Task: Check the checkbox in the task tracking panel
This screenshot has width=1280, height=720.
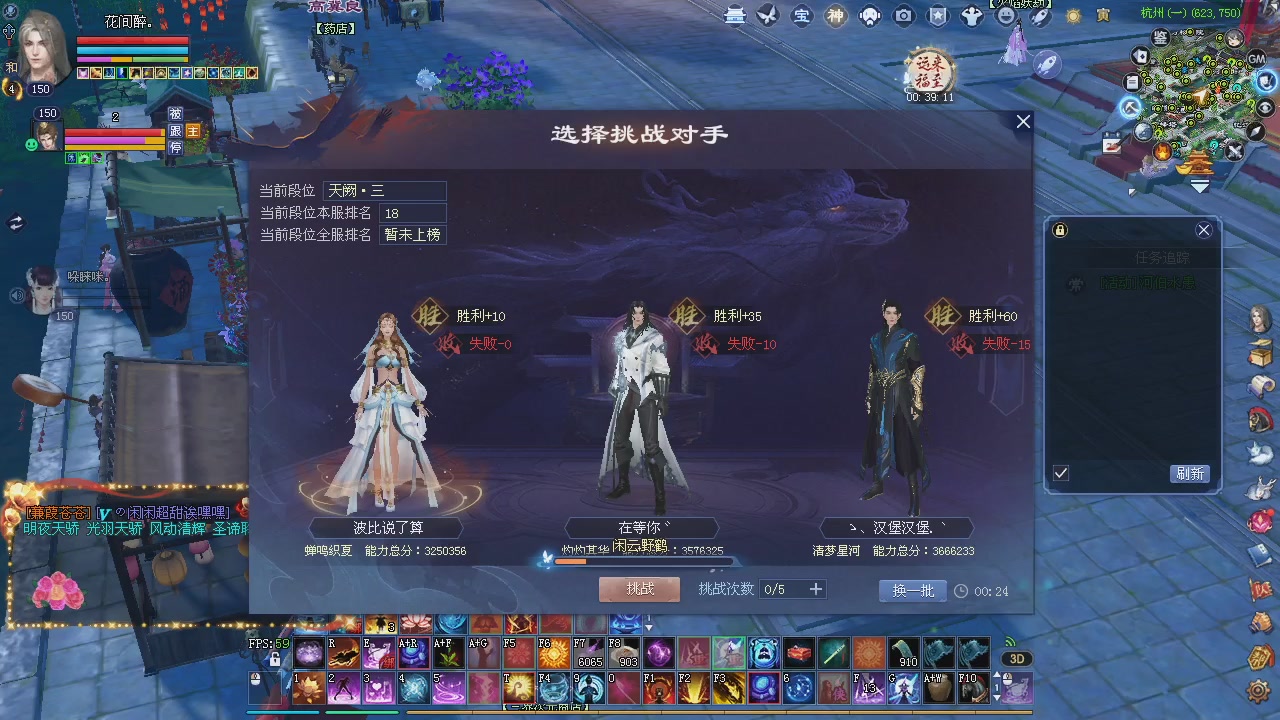Action: [x=1060, y=473]
